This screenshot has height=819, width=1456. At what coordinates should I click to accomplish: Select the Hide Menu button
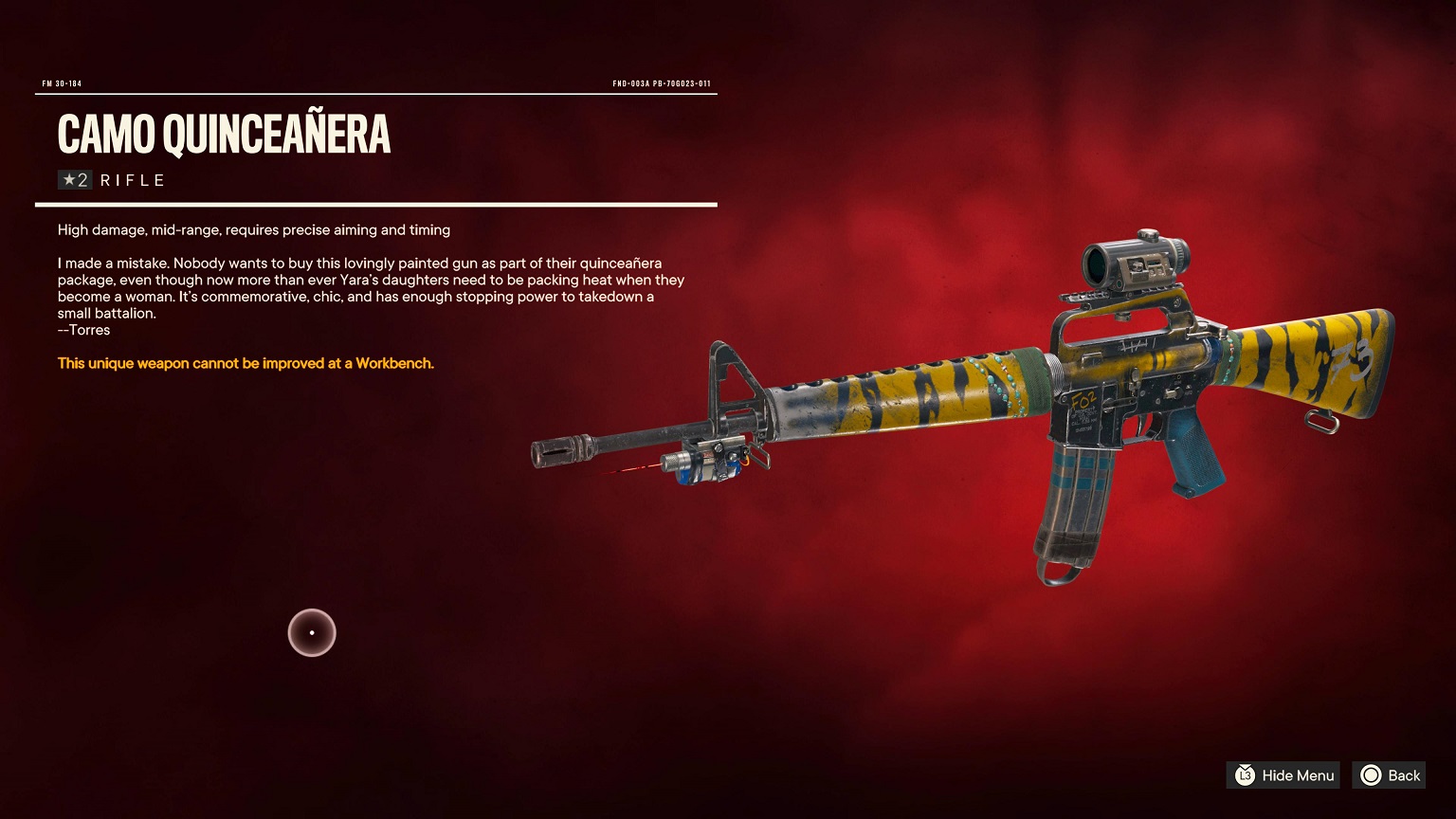pyautogui.click(x=1283, y=775)
